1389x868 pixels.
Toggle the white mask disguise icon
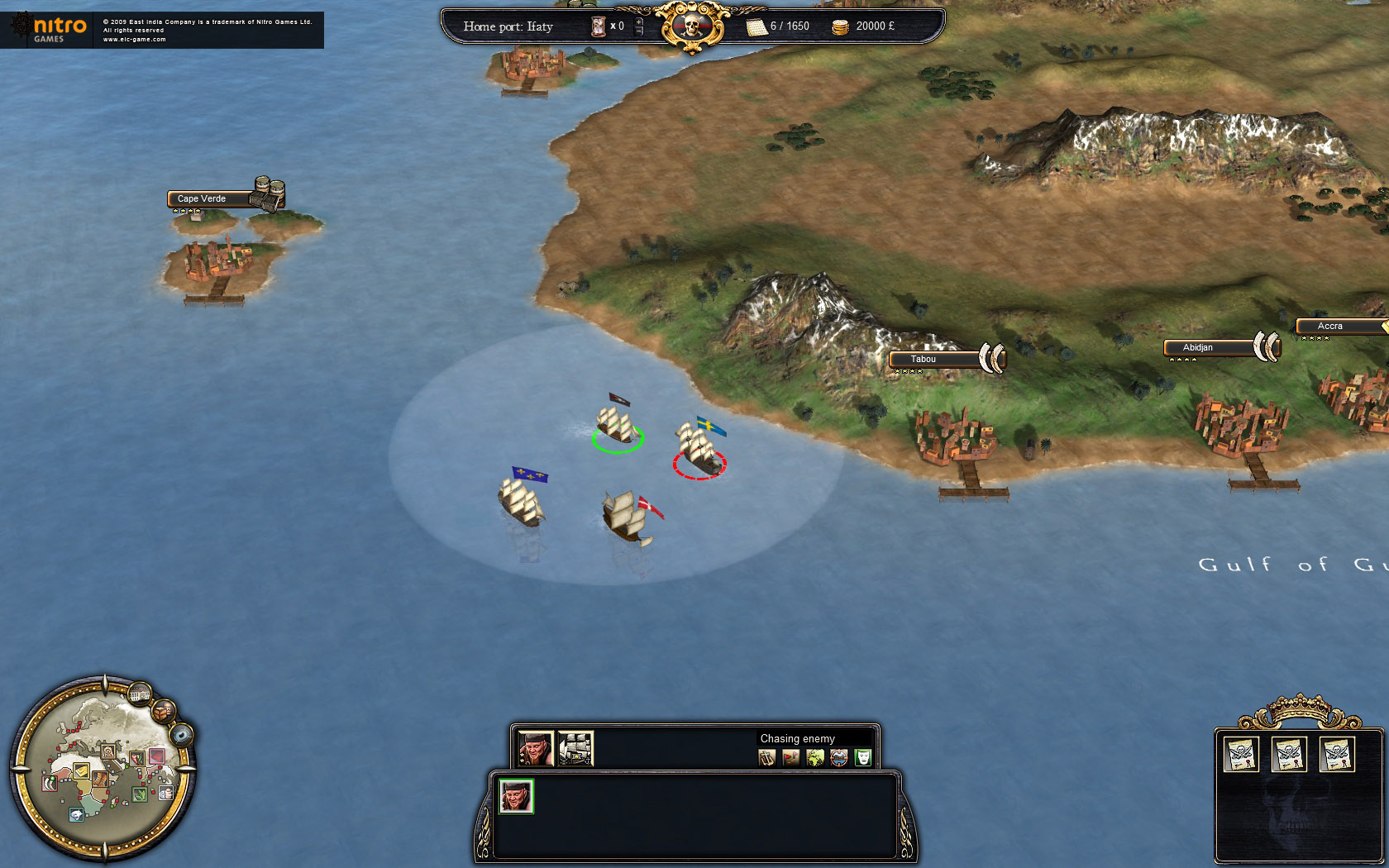(x=862, y=756)
